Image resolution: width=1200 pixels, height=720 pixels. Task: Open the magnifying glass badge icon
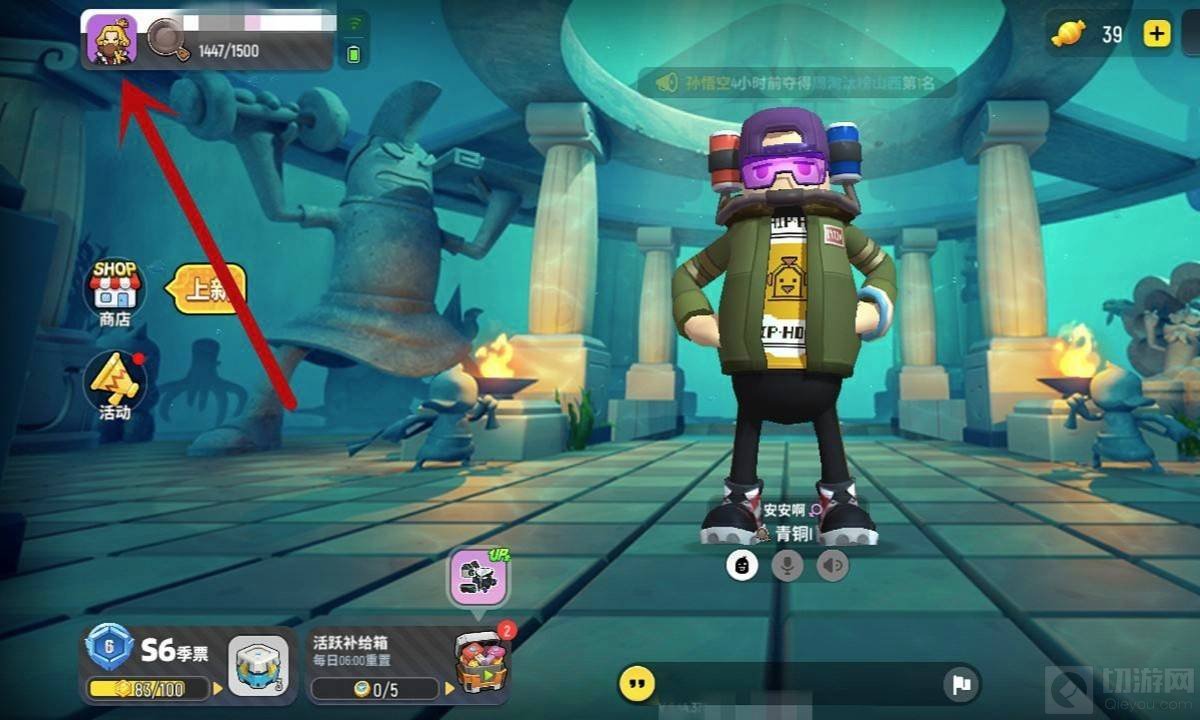[x=164, y=40]
